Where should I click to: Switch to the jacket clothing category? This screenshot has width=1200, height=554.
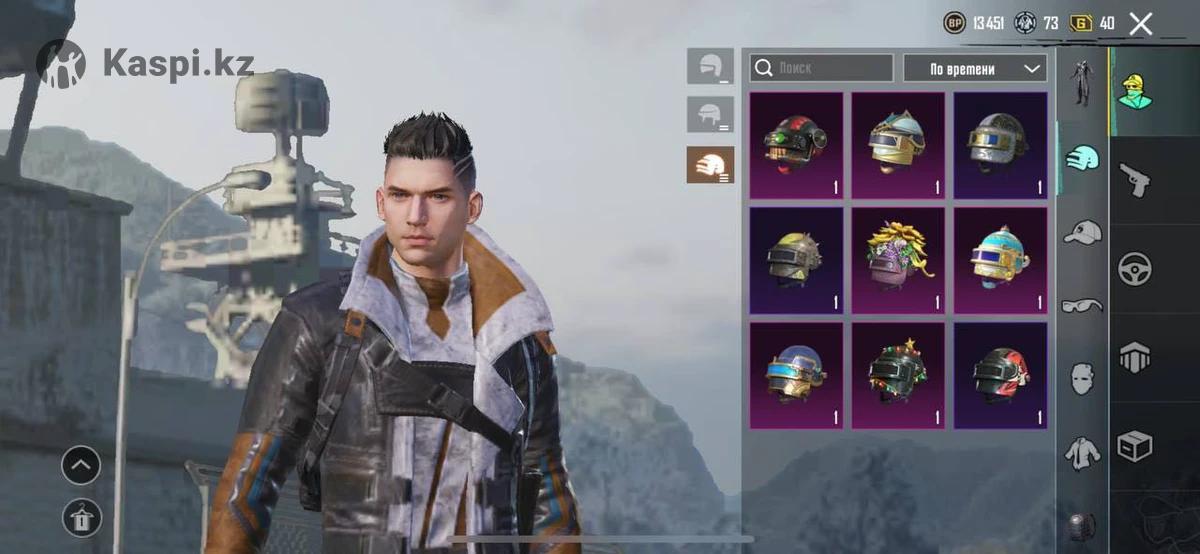[1081, 453]
